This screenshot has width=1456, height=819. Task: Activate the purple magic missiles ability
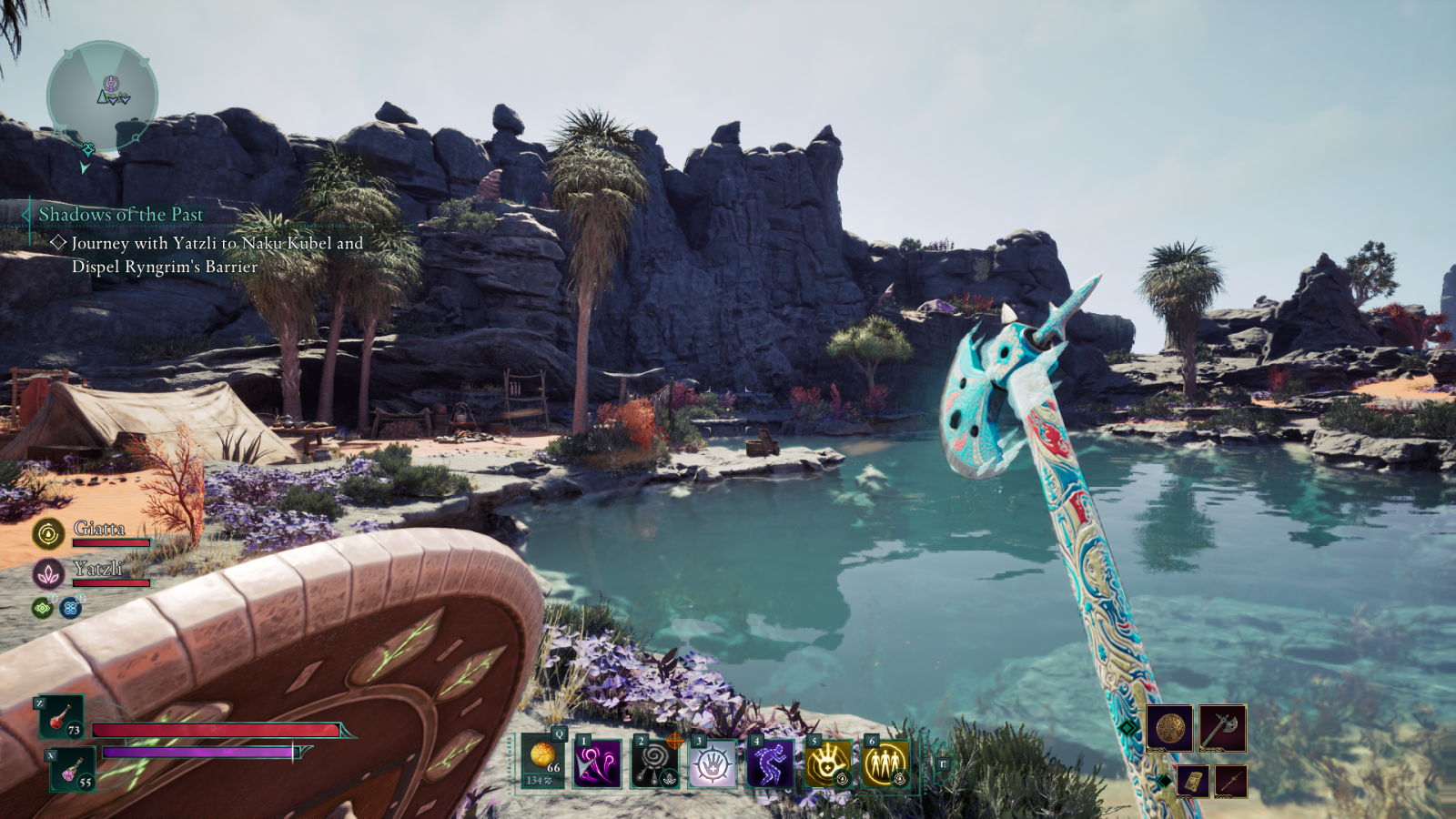click(x=598, y=763)
